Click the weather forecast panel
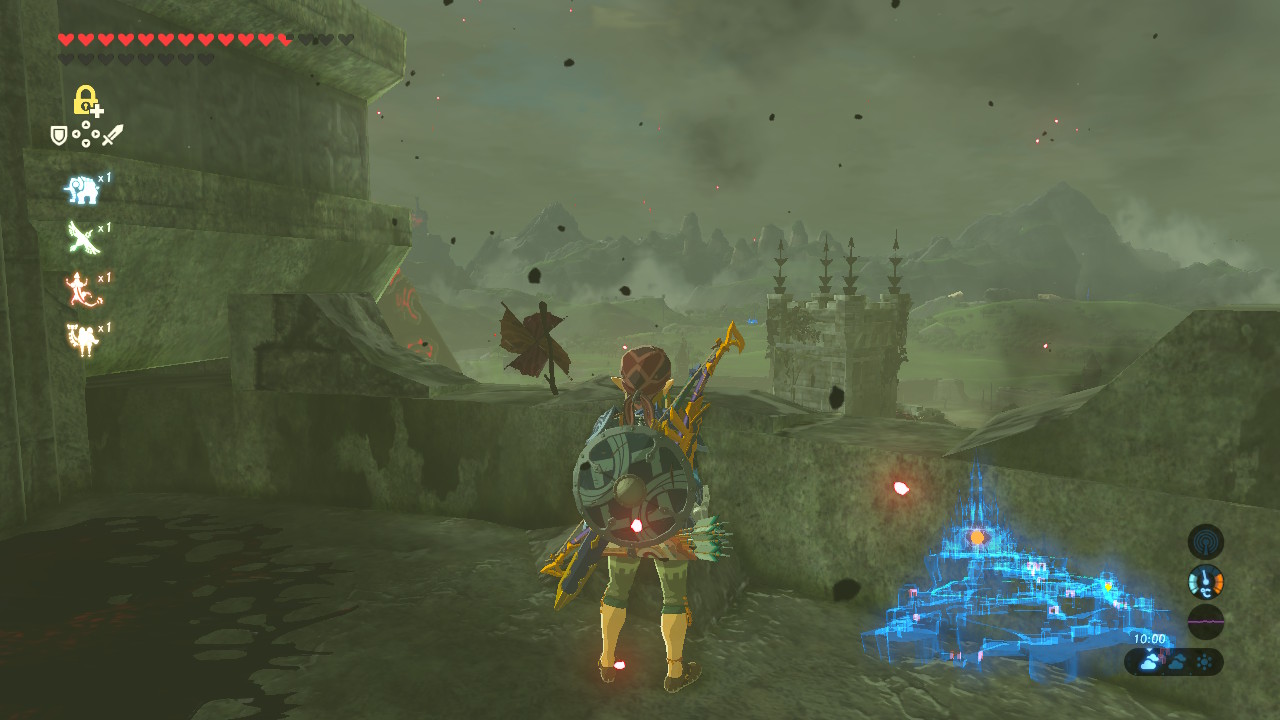 [x=1173, y=661]
